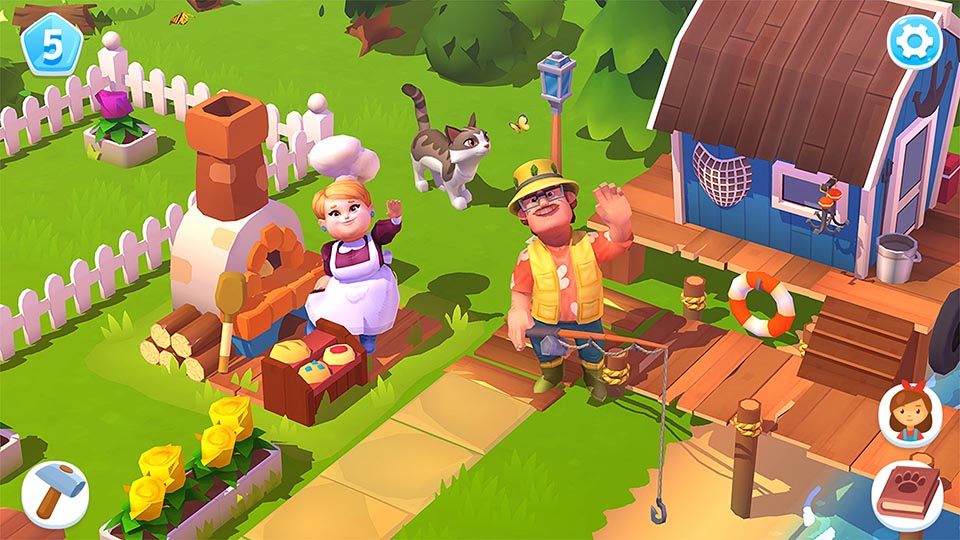Open the hammer build tool

pos(54,494)
